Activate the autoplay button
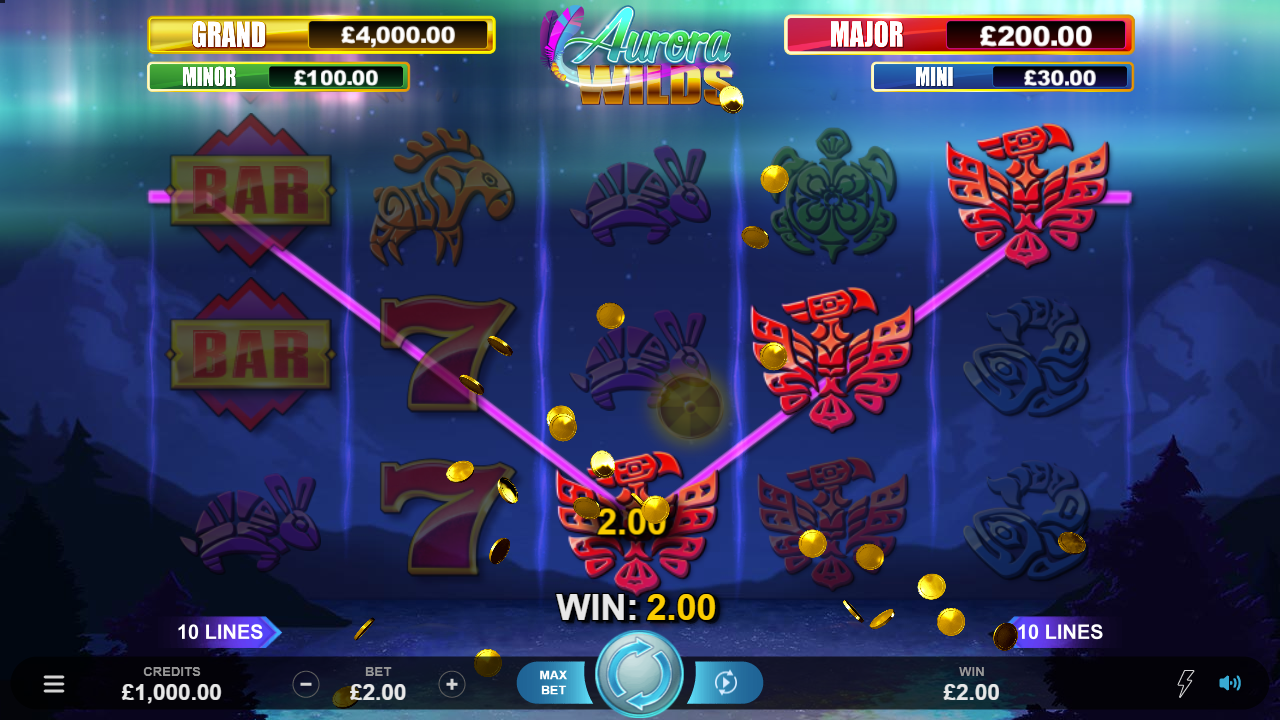 point(727,683)
